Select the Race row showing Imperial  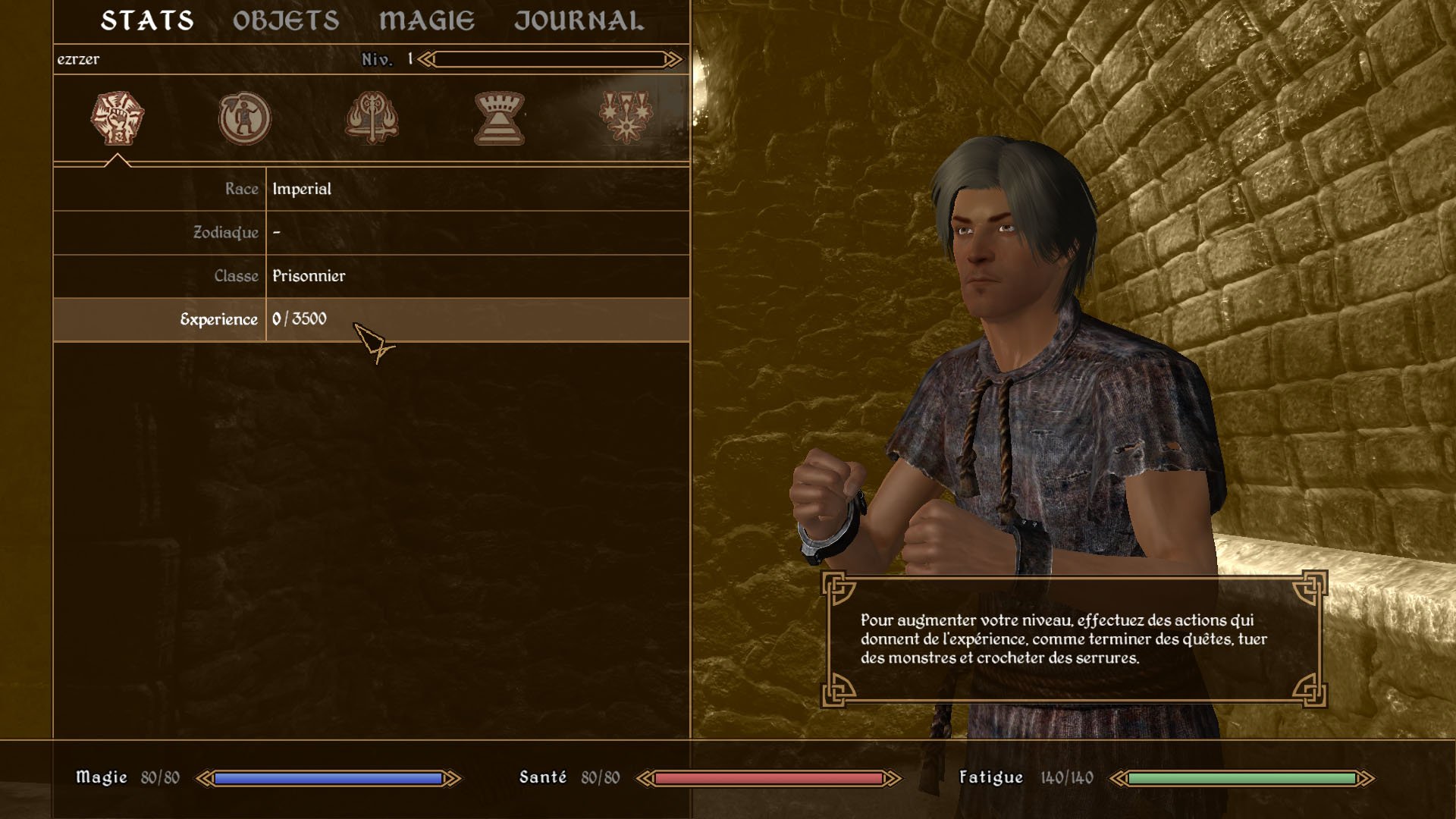pyautogui.click(x=371, y=189)
